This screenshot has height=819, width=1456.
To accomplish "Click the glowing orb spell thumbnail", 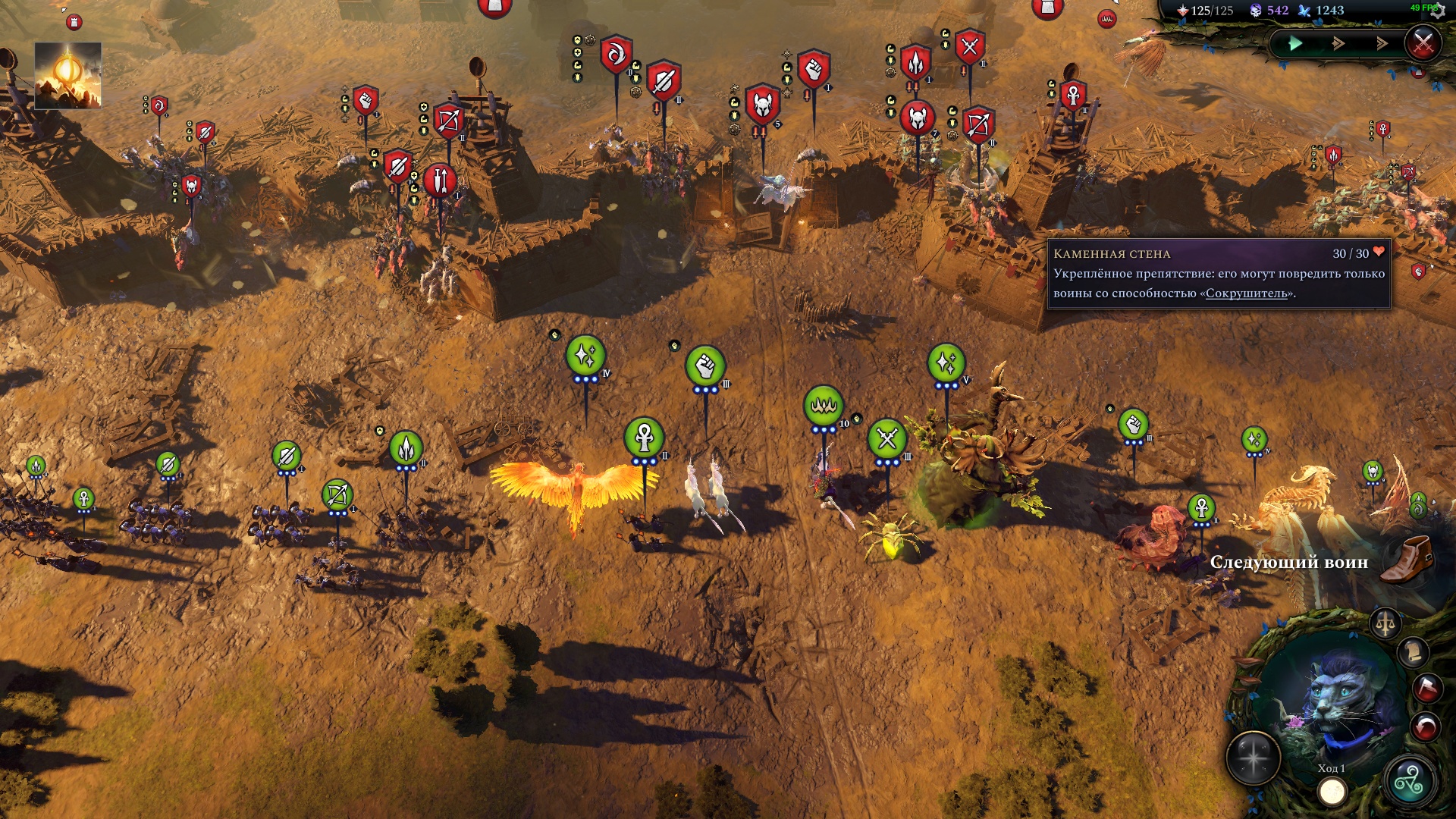I will point(67,75).
